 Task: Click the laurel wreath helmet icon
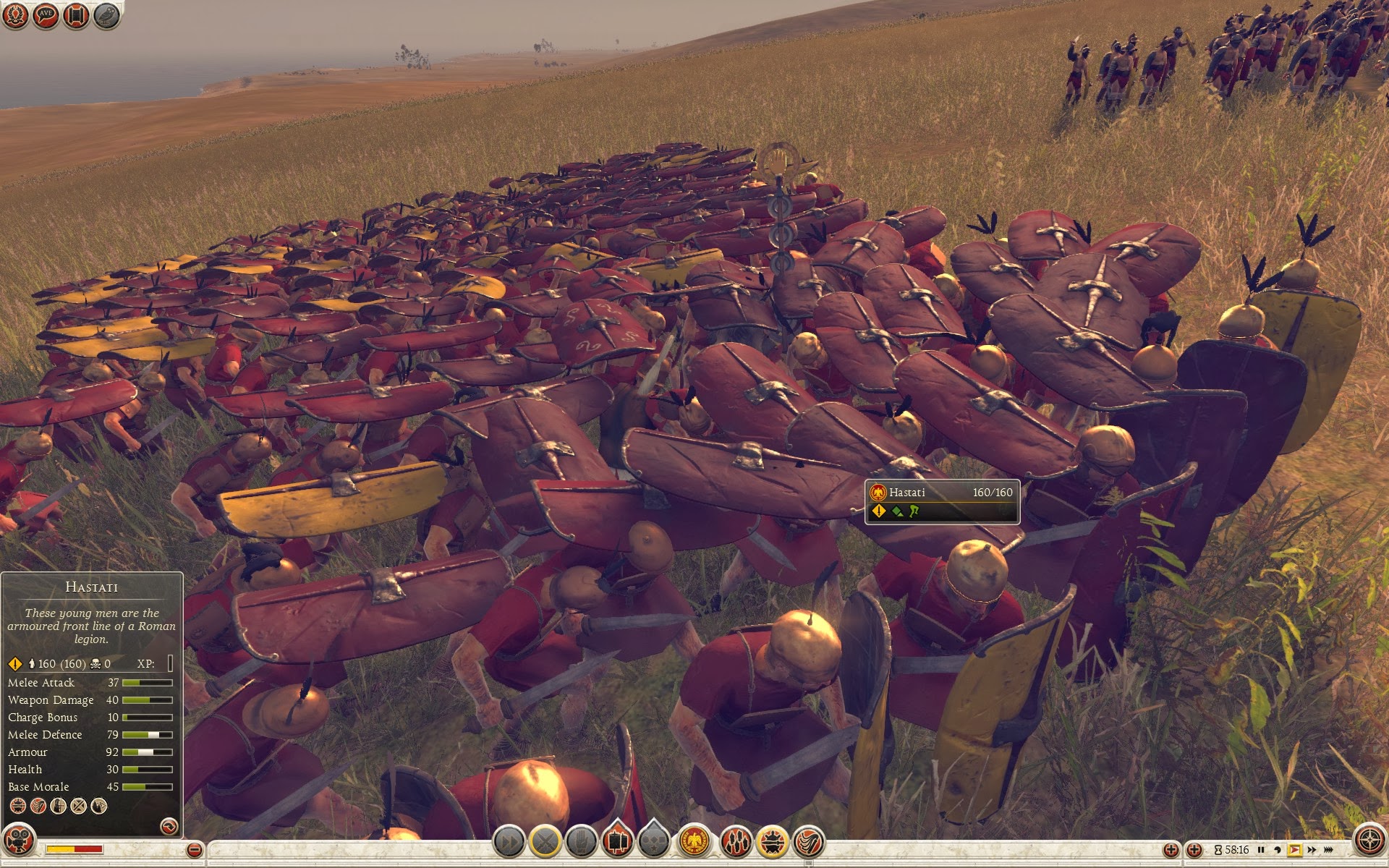point(15,15)
